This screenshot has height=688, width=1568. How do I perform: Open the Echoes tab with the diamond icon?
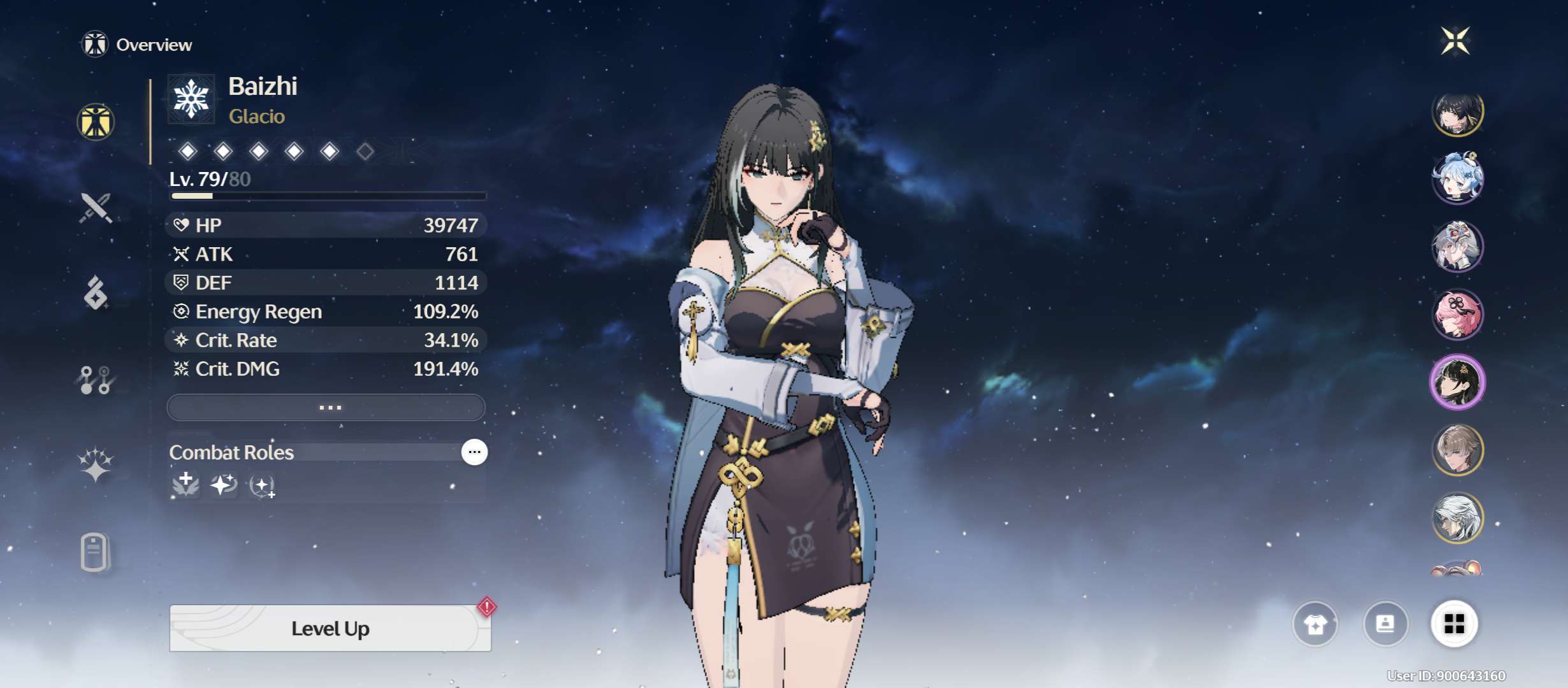click(x=96, y=293)
